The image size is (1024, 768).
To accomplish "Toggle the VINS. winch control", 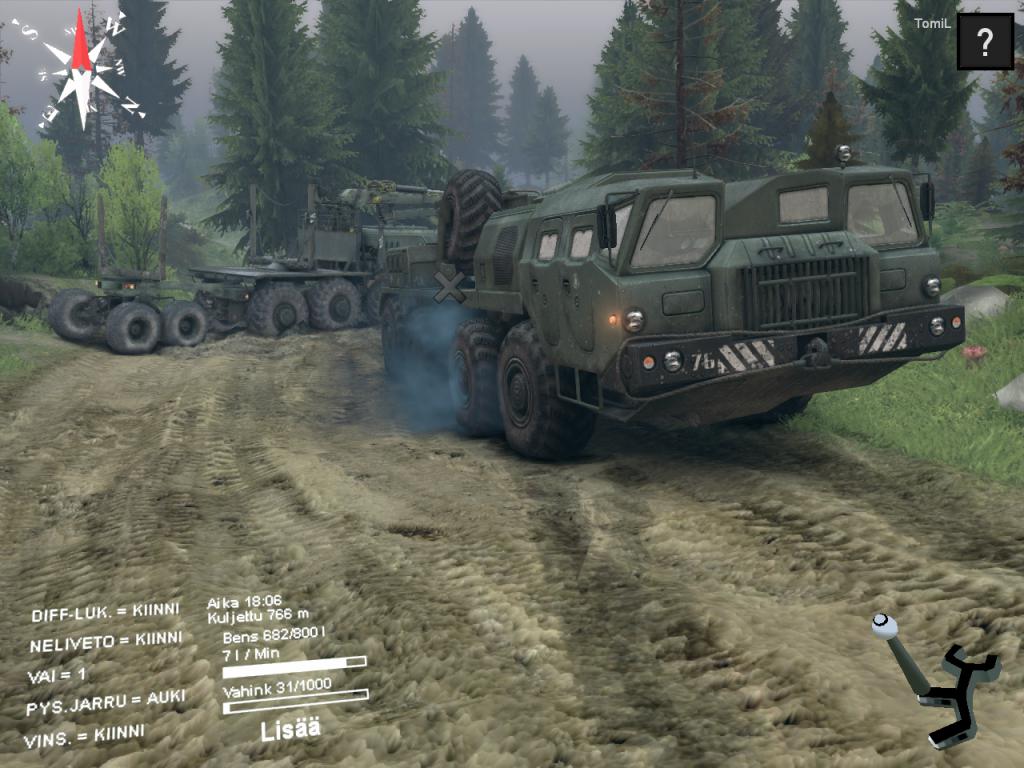I will tap(84, 735).
